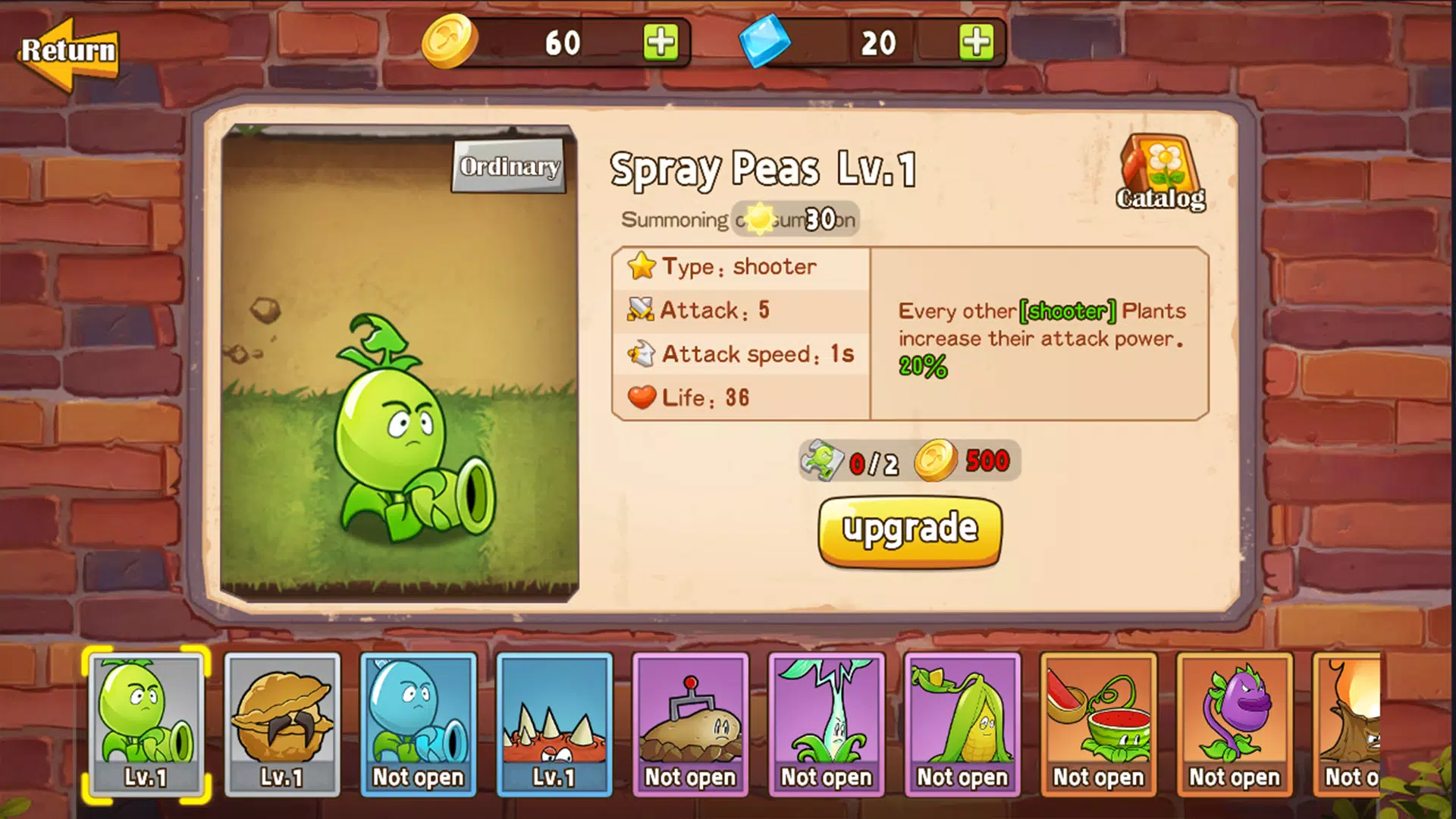Click the plus button to buy gems

(x=978, y=43)
